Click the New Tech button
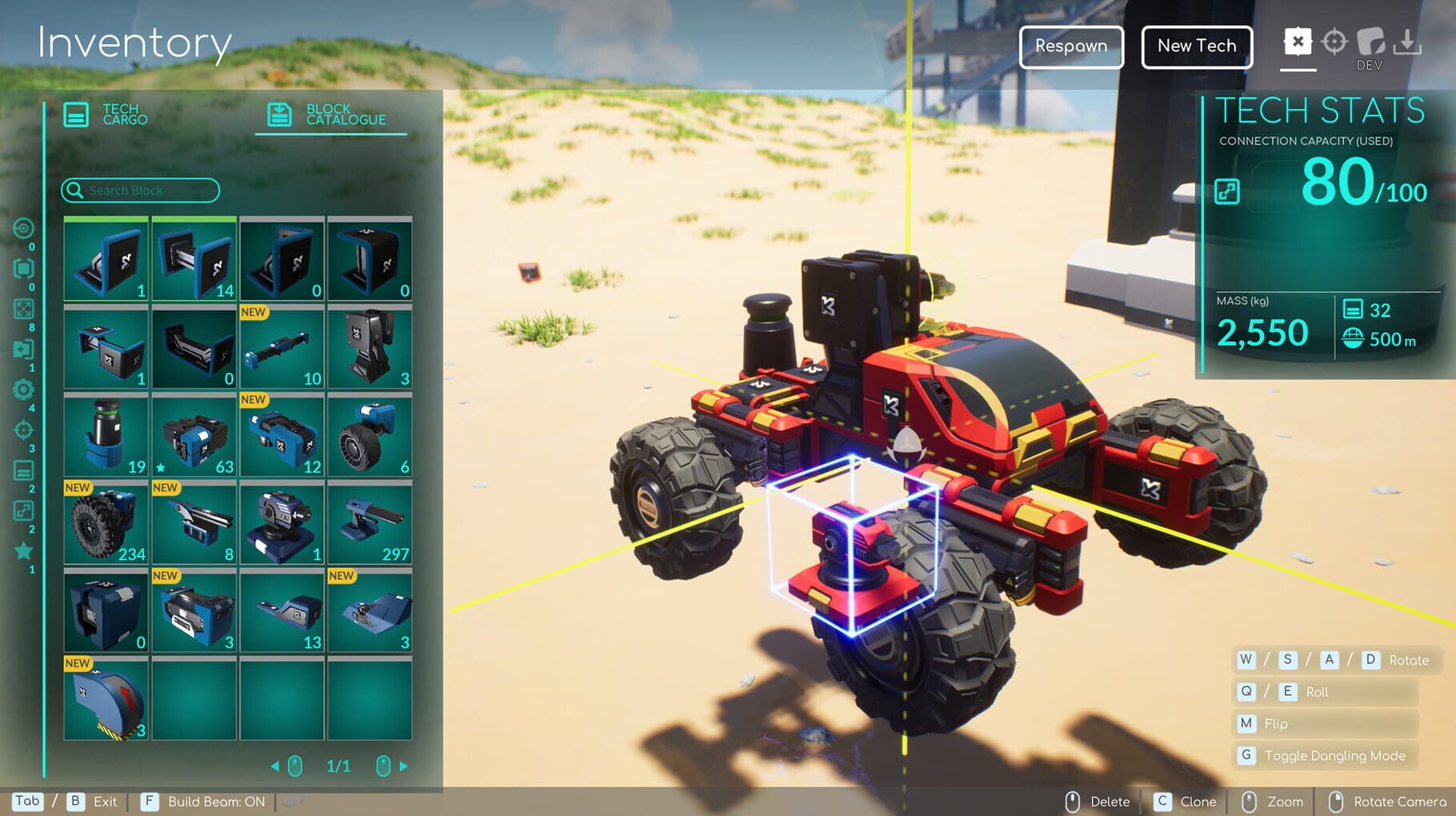1456x816 pixels. (x=1196, y=46)
